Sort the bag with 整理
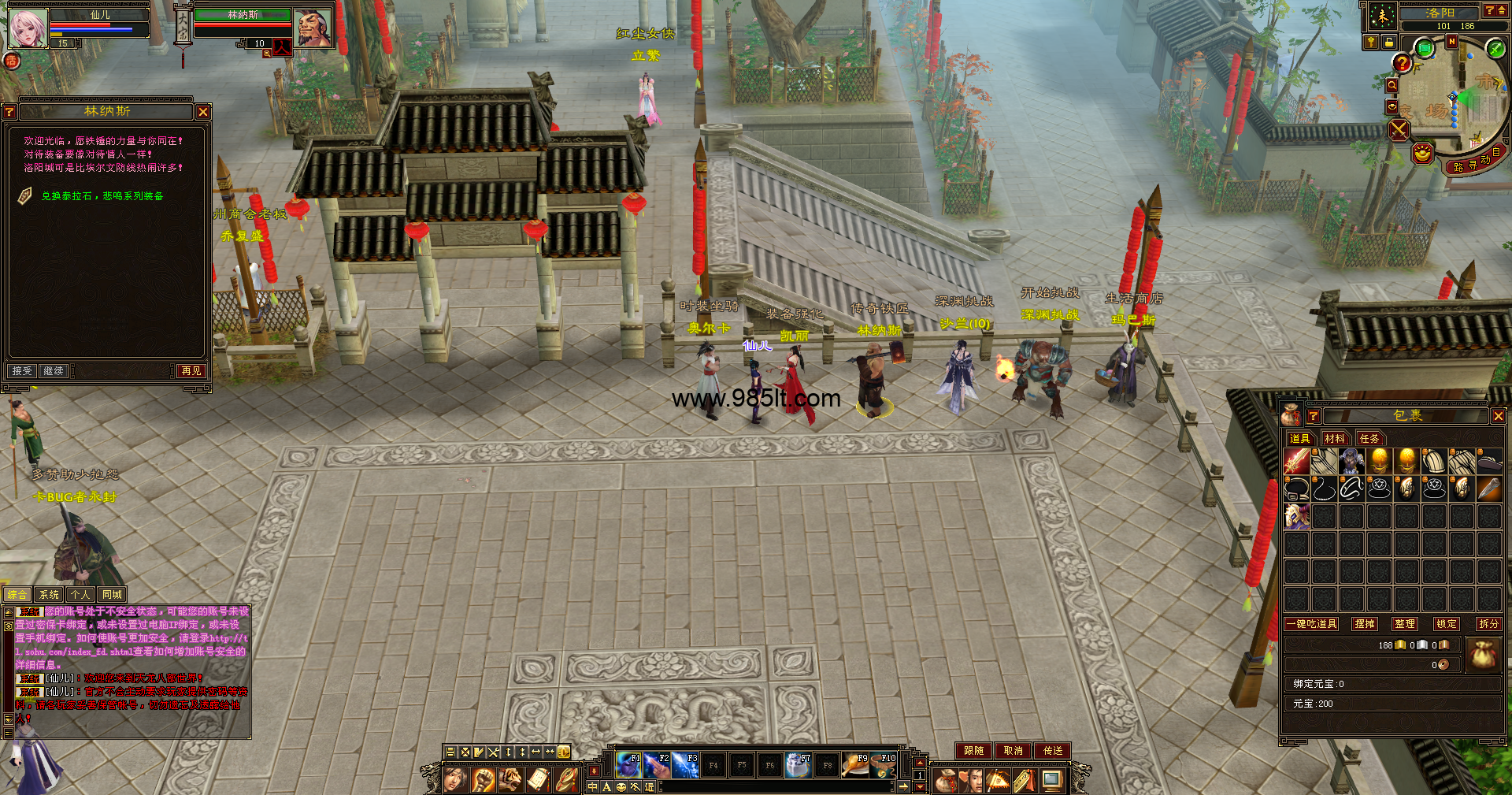The height and width of the screenshot is (795, 1512). coord(1404,624)
